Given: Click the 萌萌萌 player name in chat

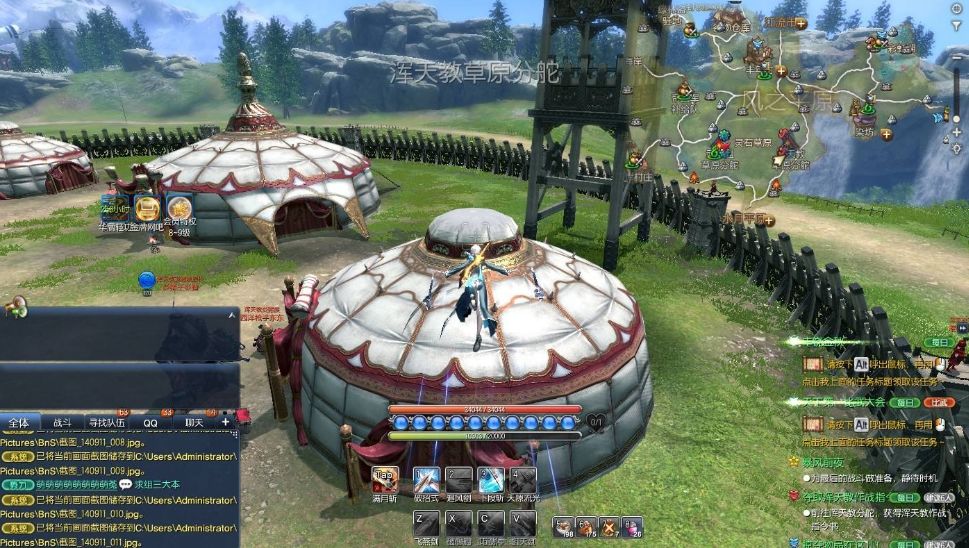Looking at the screenshot, I should point(77,484).
